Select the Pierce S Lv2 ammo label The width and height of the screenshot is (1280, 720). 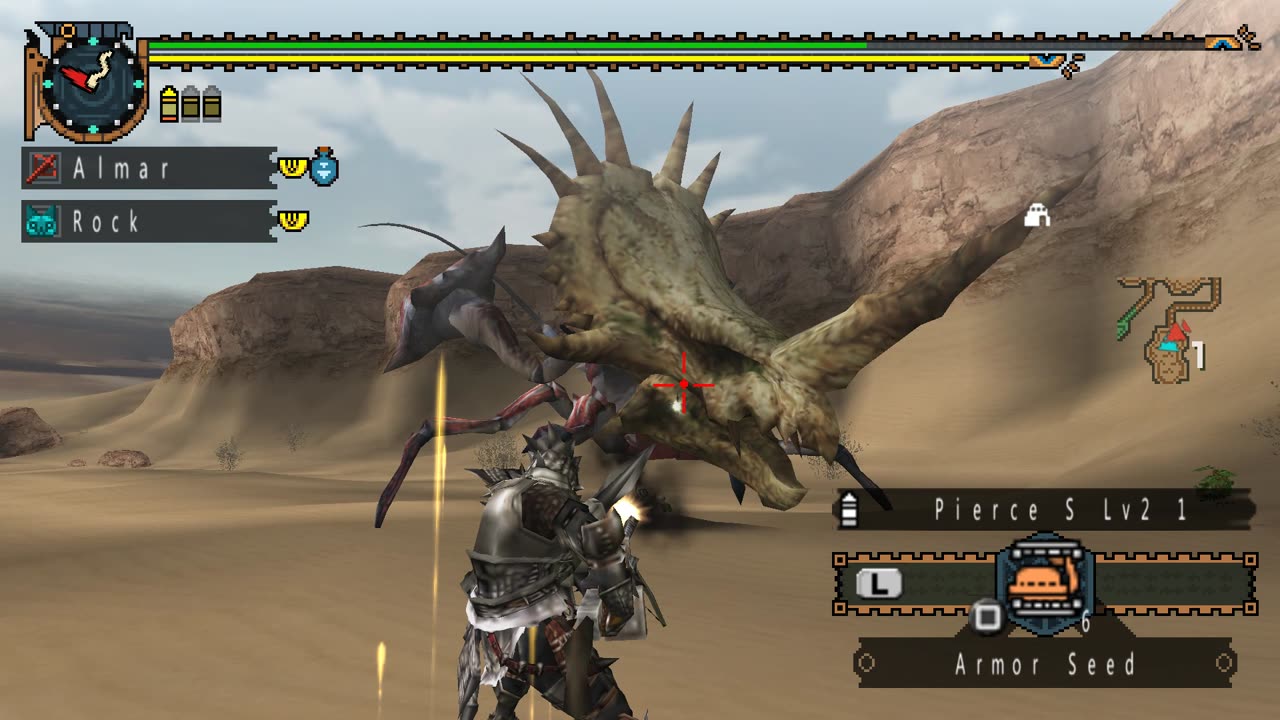[x=1046, y=510]
